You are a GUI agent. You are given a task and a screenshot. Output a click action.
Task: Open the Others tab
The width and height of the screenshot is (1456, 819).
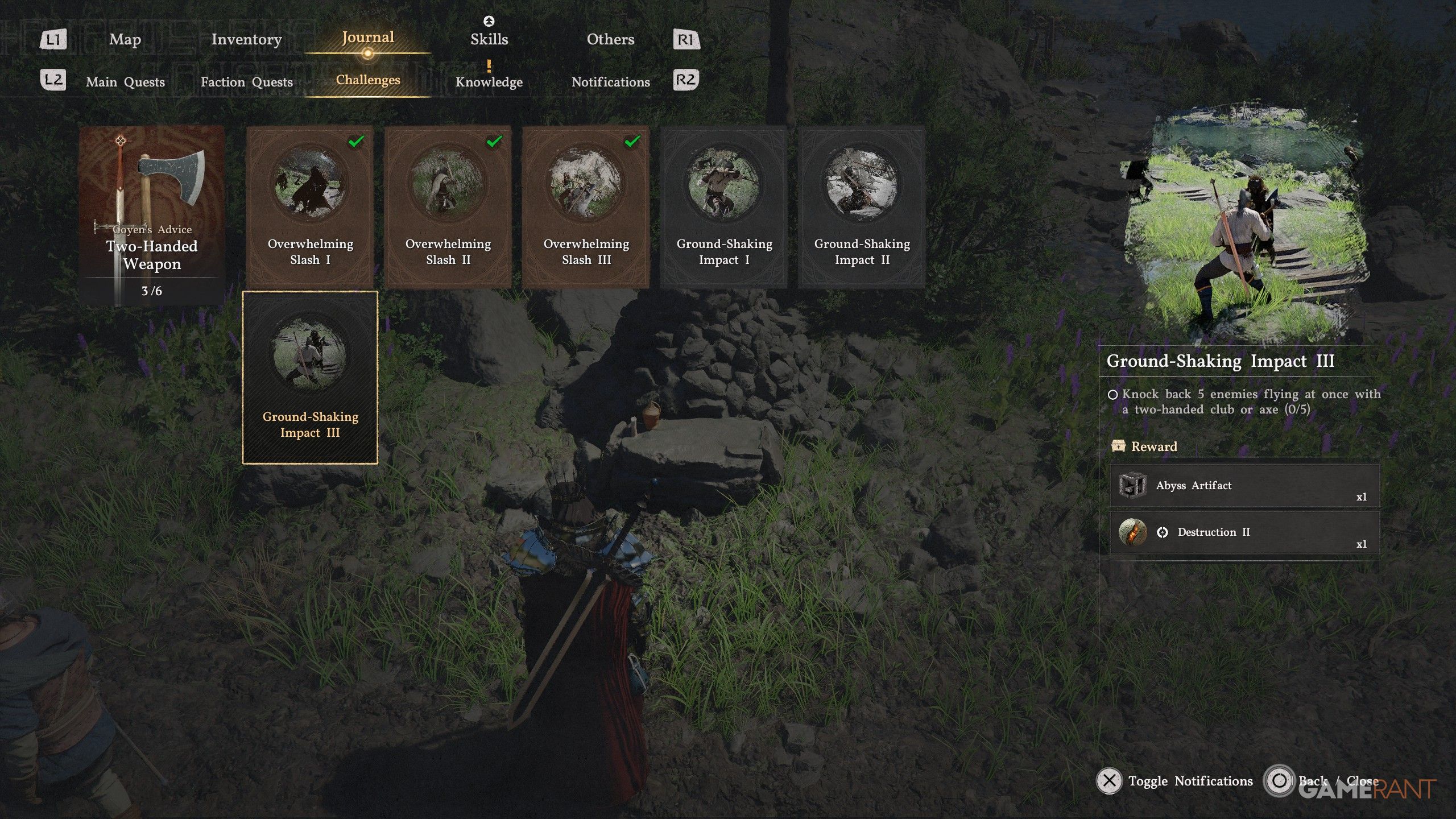[610, 39]
